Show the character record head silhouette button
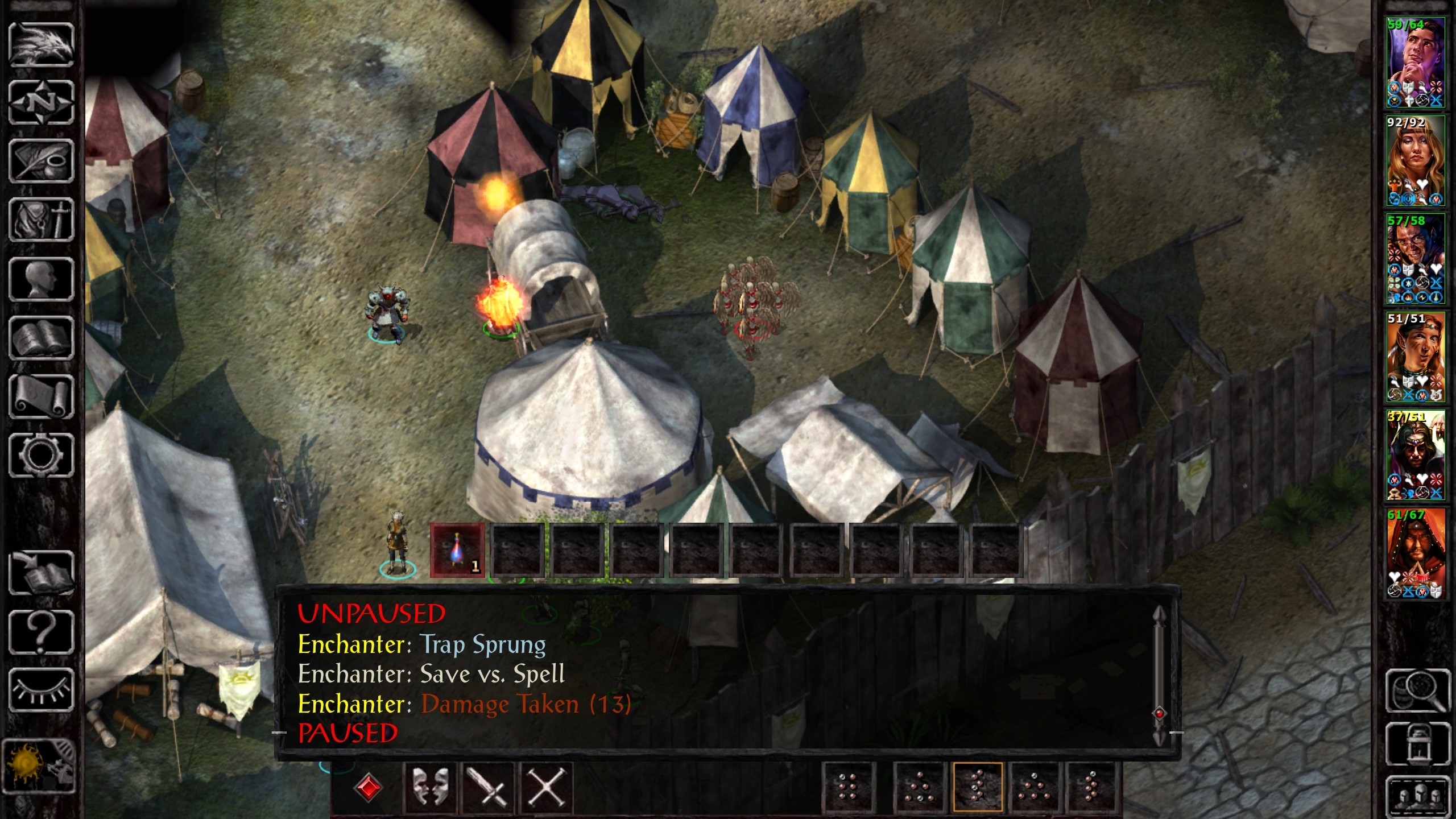Screen dimensions: 1456x819 [41, 279]
